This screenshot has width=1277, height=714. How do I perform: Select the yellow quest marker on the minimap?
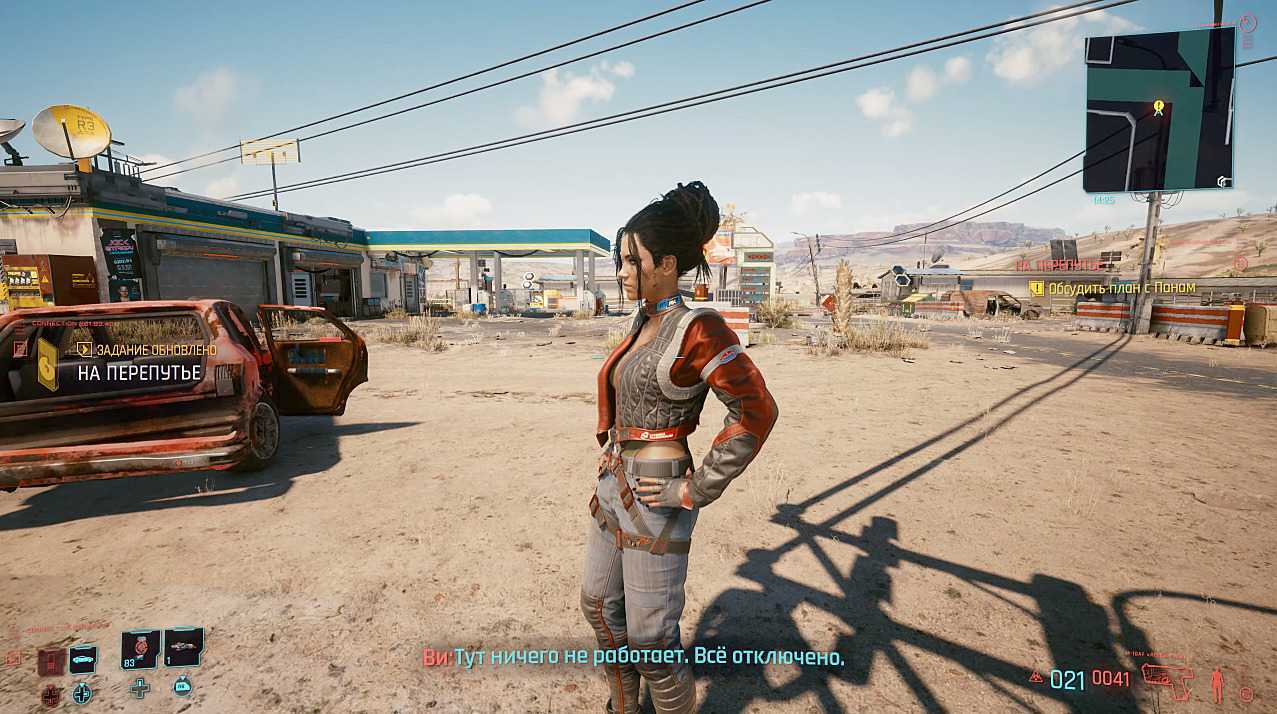(x=1158, y=106)
